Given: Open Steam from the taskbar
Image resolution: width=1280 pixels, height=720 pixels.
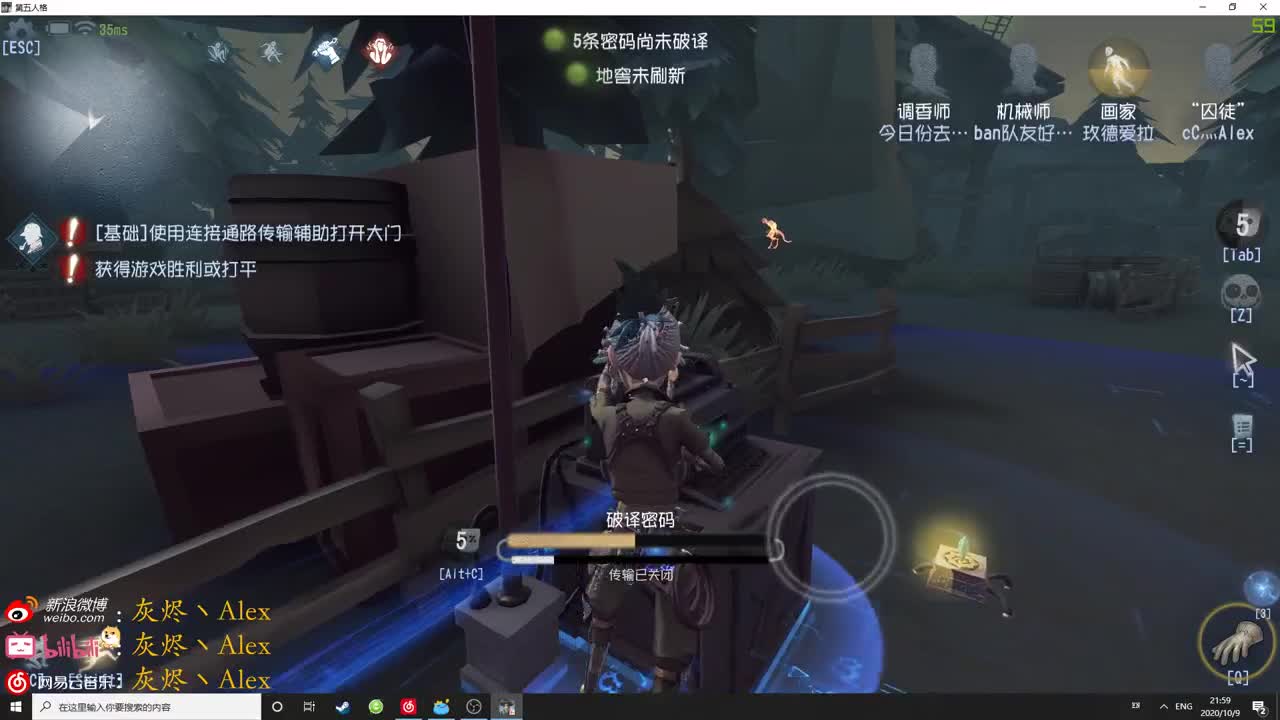Looking at the screenshot, I should pyautogui.click(x=343, y=706).
